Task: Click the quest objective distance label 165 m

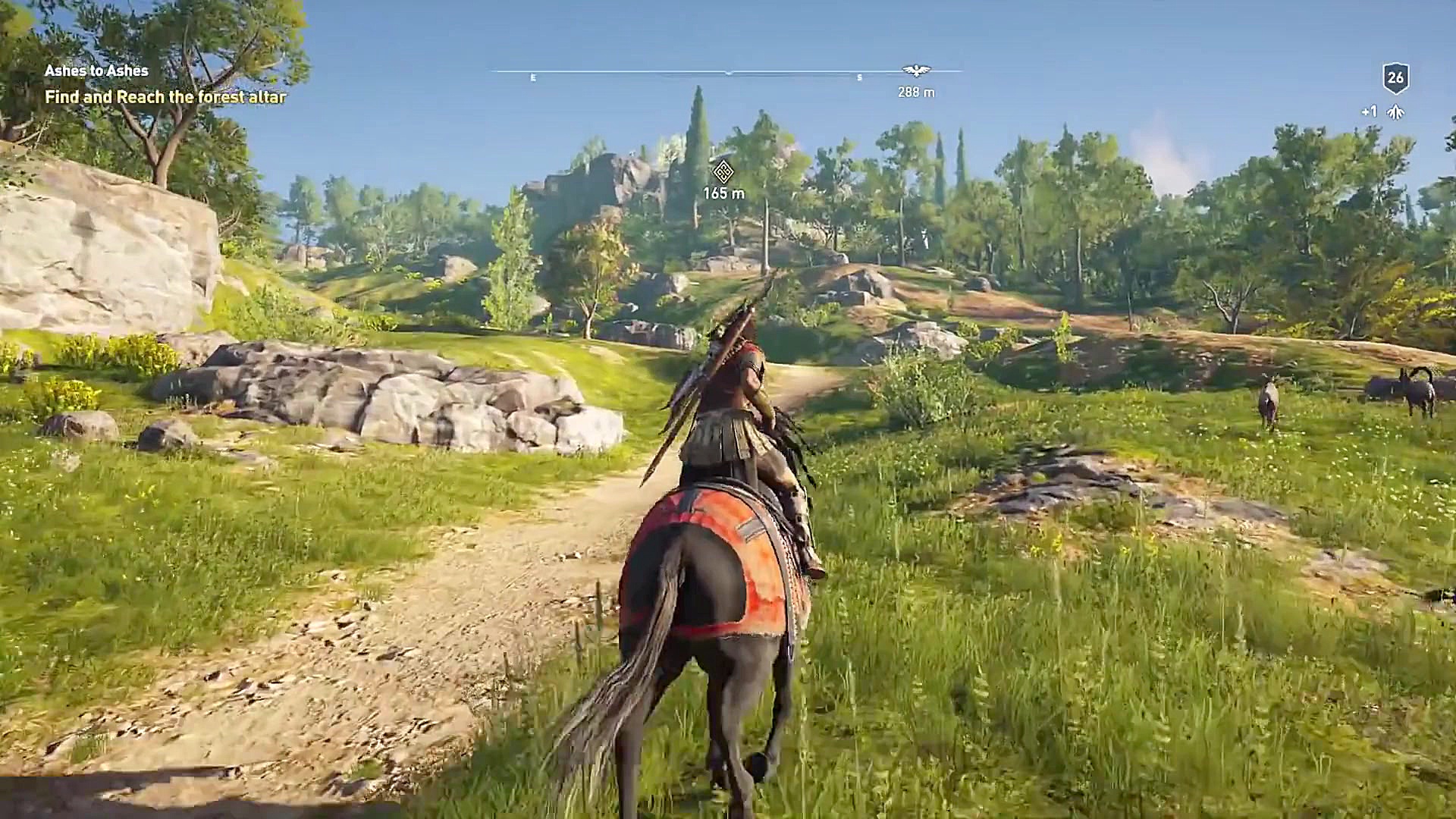Action: pyautogui.click(x=726, y=193)
